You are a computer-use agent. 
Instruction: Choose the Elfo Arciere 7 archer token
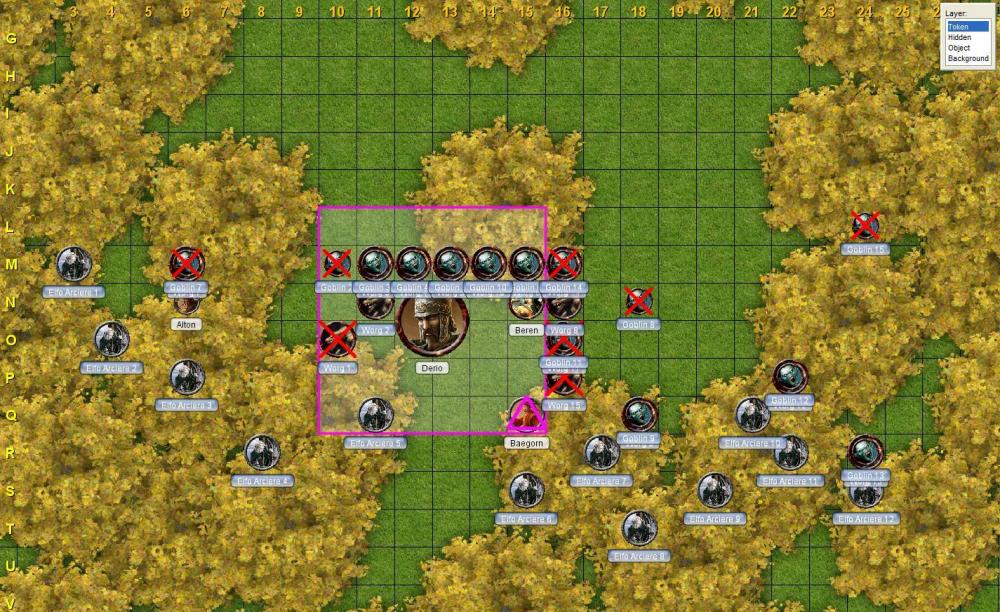(x=602, y=453)
